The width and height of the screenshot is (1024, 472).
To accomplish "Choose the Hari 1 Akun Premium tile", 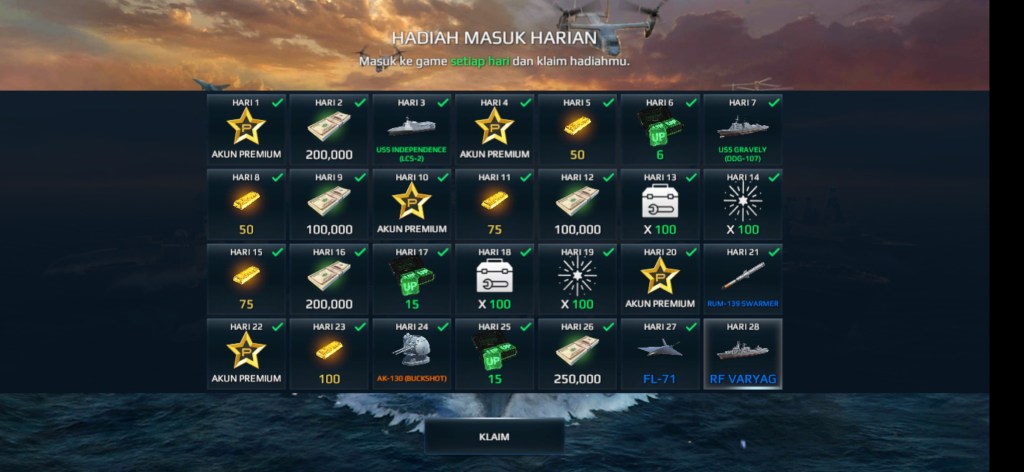I will click(245, 131).
